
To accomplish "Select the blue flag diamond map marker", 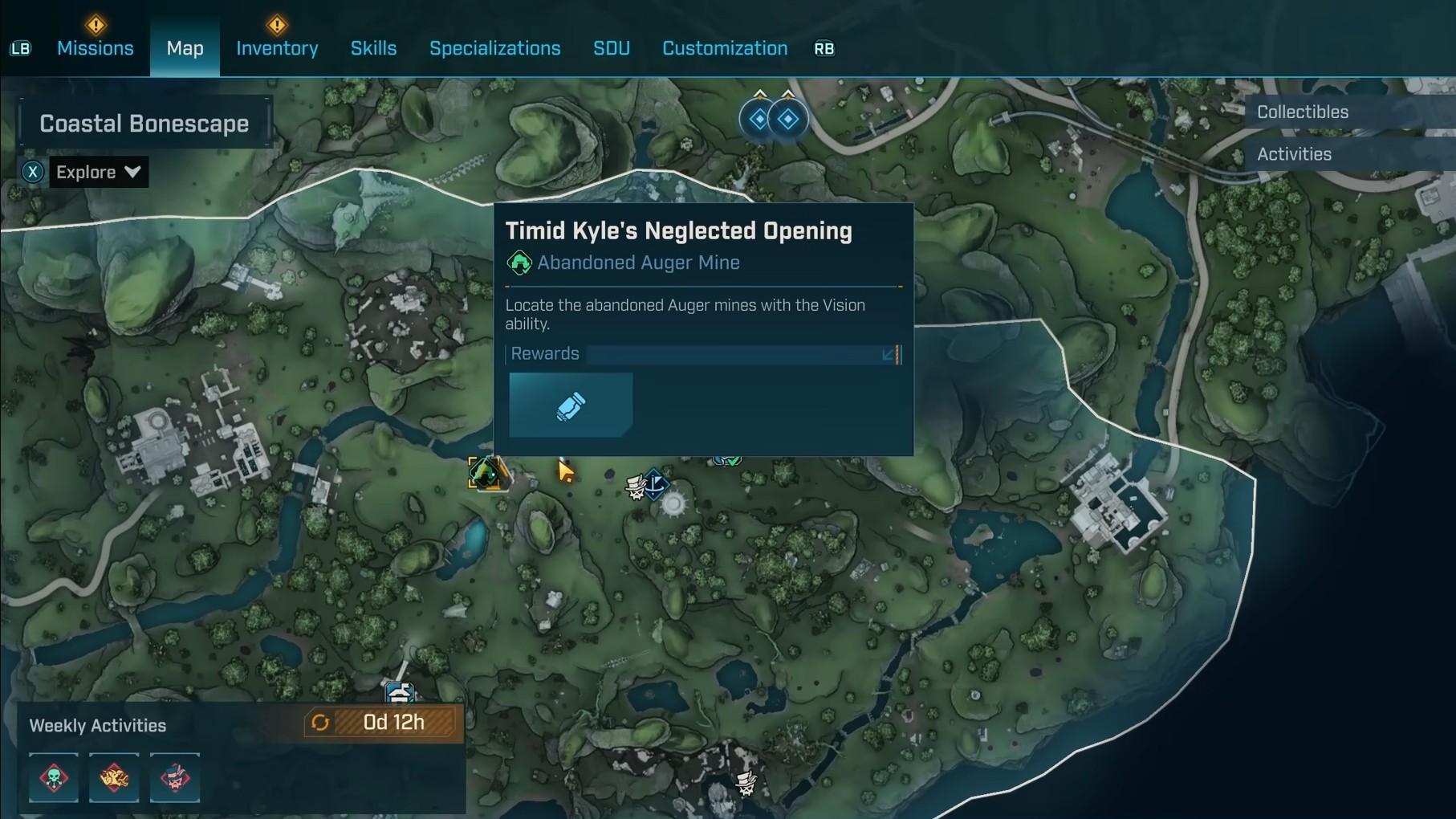I will (657, 484).
